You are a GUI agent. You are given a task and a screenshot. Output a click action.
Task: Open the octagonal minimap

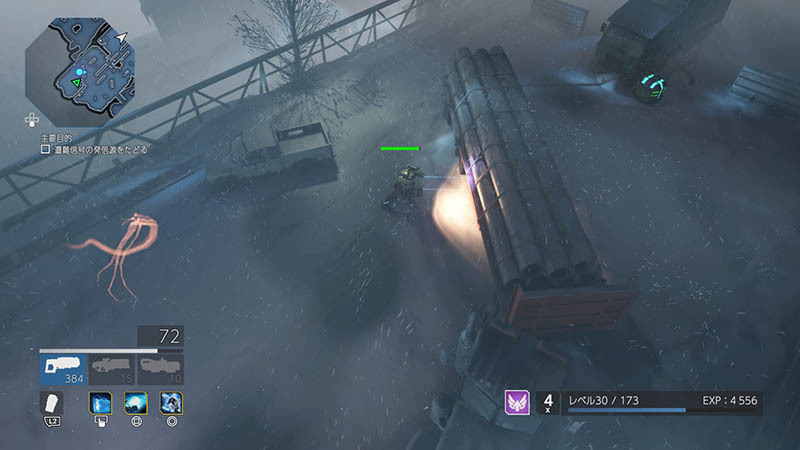(80, 66)
